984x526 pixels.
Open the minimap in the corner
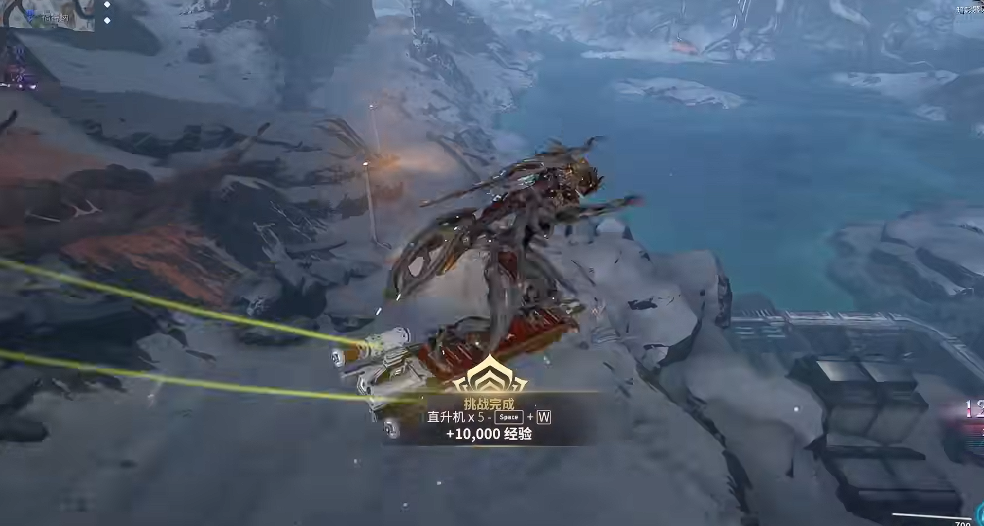(47, 14)
